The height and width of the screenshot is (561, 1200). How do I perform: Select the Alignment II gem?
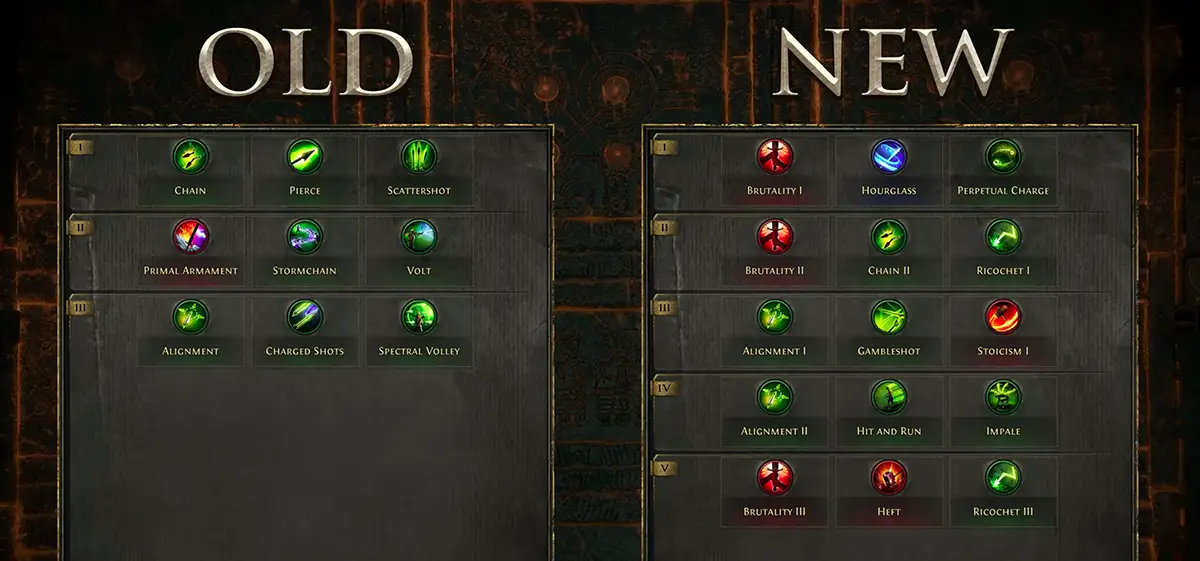click(x=775, y=397)
